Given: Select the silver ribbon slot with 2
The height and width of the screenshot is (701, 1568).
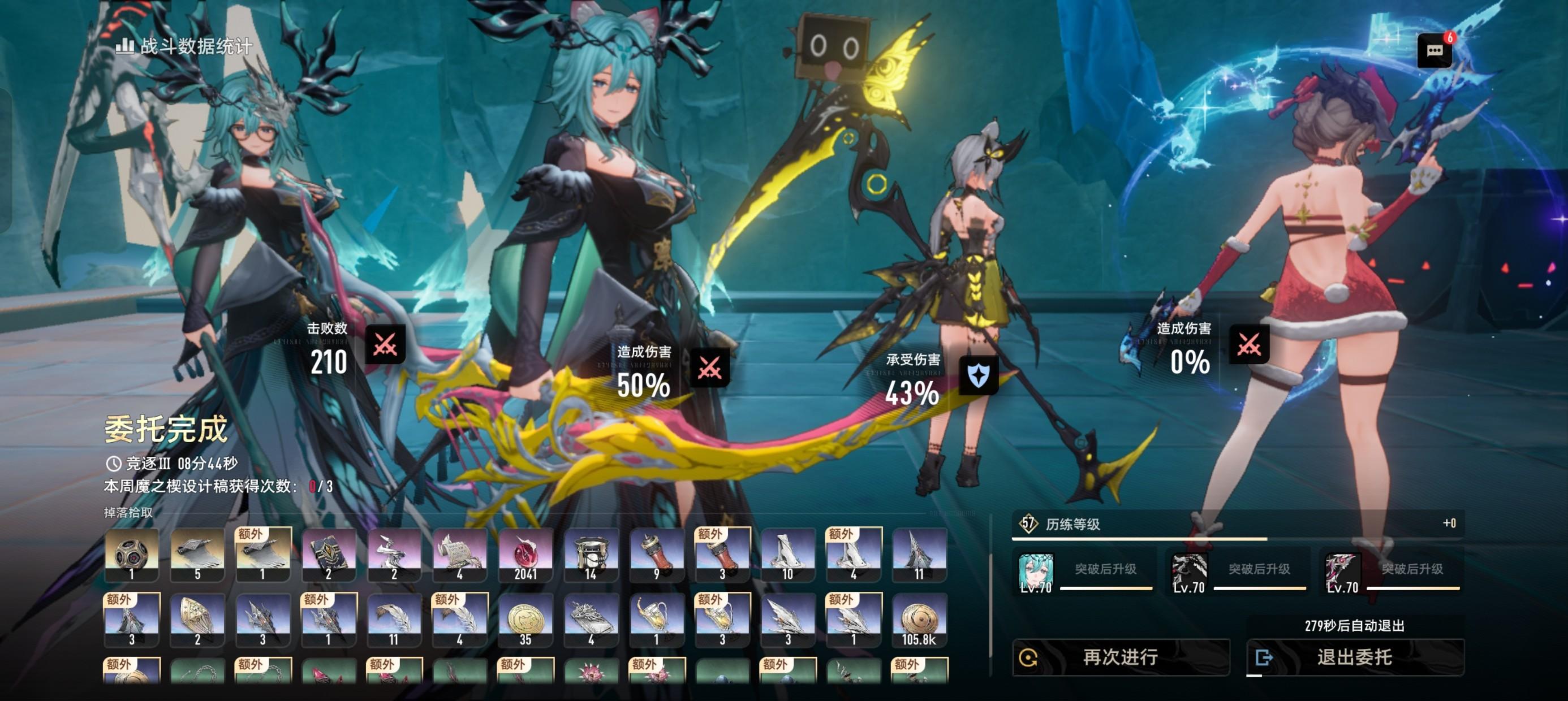Looking at the screenshot, I should point(393,555).
